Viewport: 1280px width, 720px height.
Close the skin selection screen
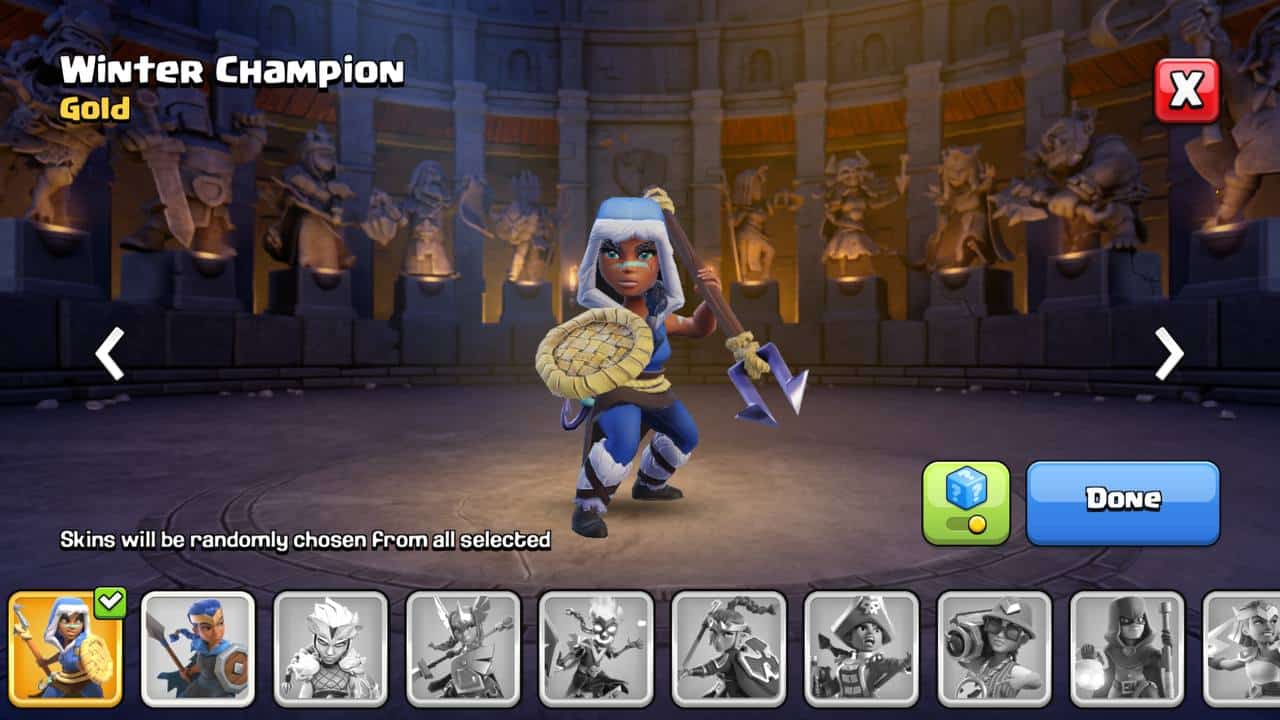click(x=1187, y=91)
